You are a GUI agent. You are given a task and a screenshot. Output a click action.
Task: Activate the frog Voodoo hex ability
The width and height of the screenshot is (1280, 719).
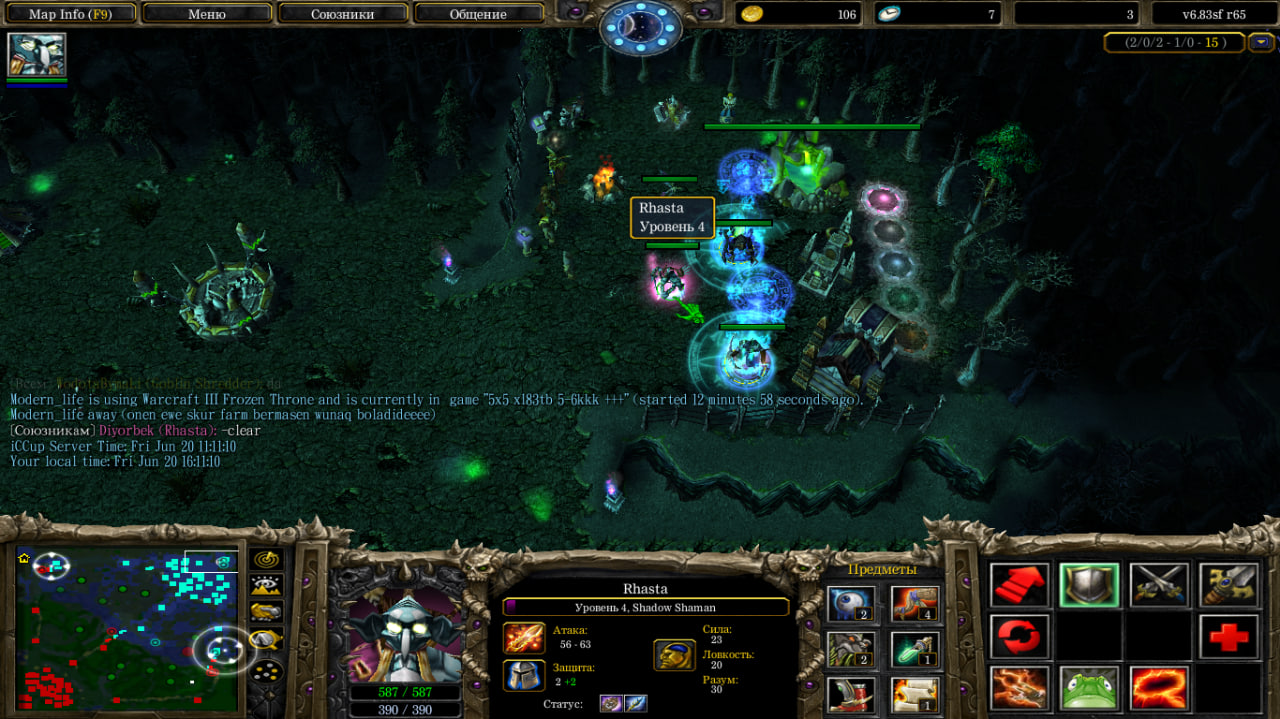click(x=1089, y=688)
